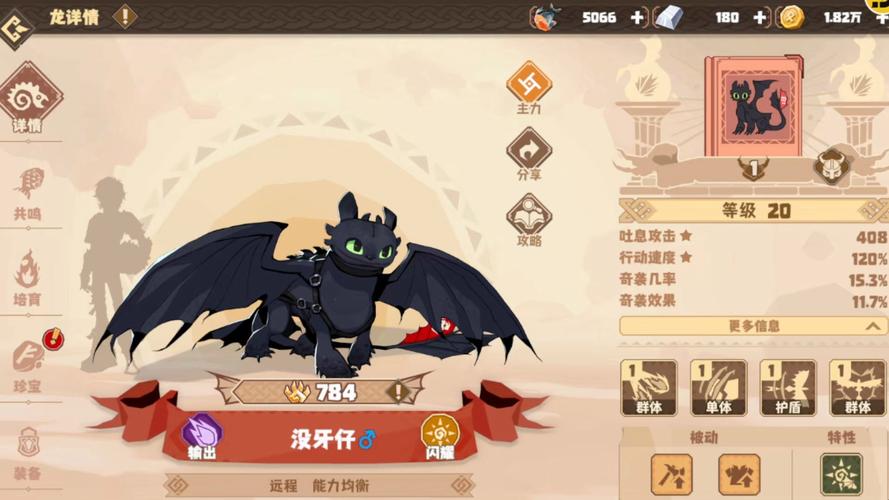The width and height of the screenshot is (889, 500).
Task: Tap the purple 输出 role icon
Action: (x=202, y=434)
